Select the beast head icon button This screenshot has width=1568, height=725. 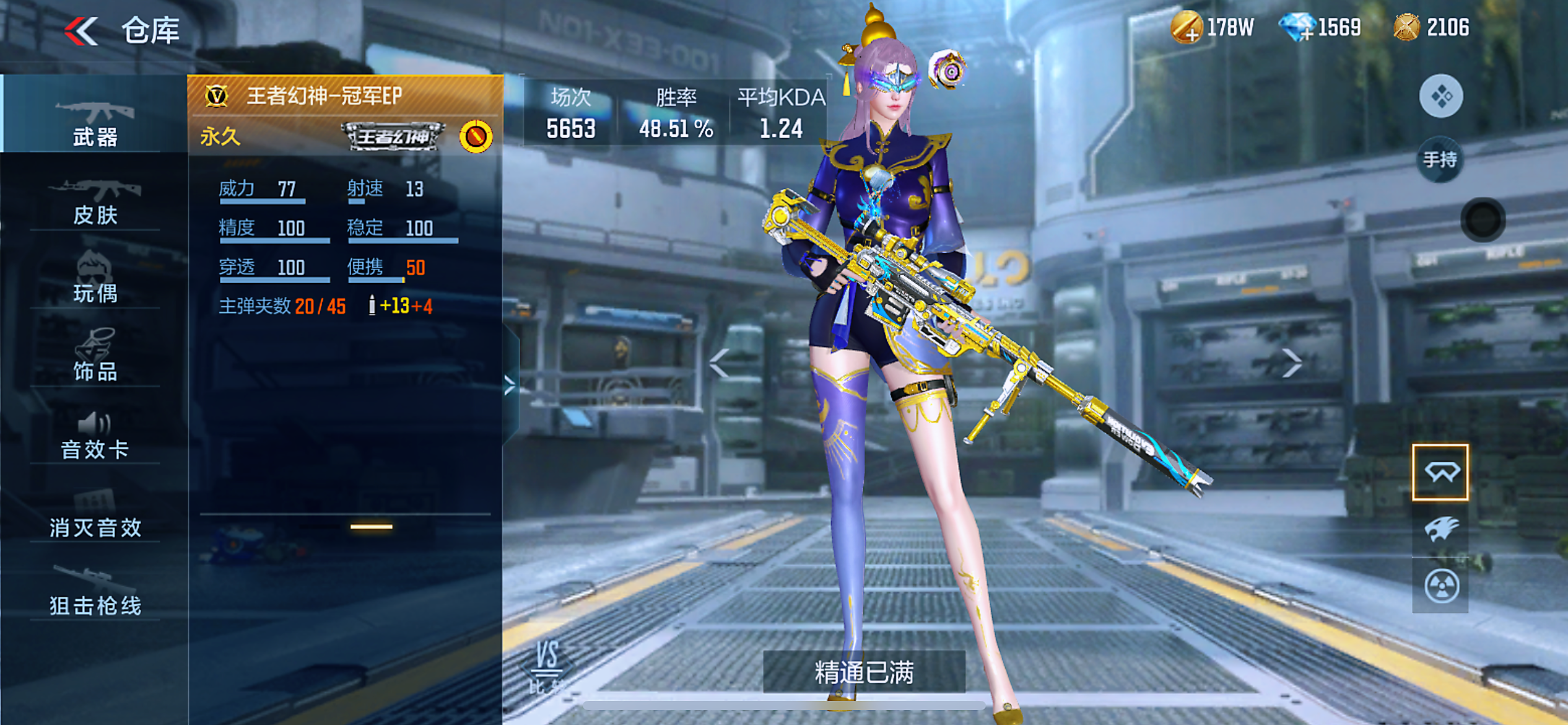[x=1441, y=529]
